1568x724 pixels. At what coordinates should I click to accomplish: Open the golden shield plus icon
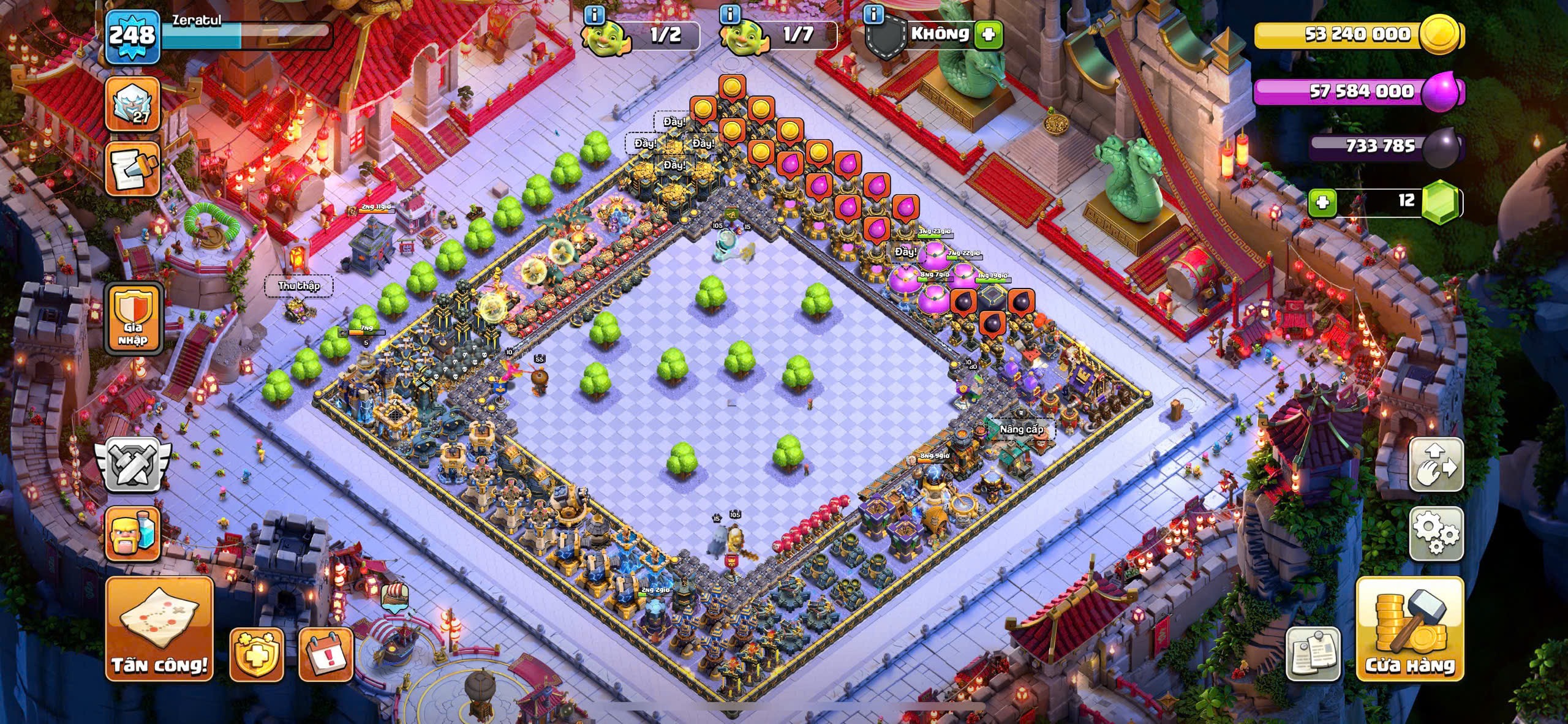tap(257, 654)
